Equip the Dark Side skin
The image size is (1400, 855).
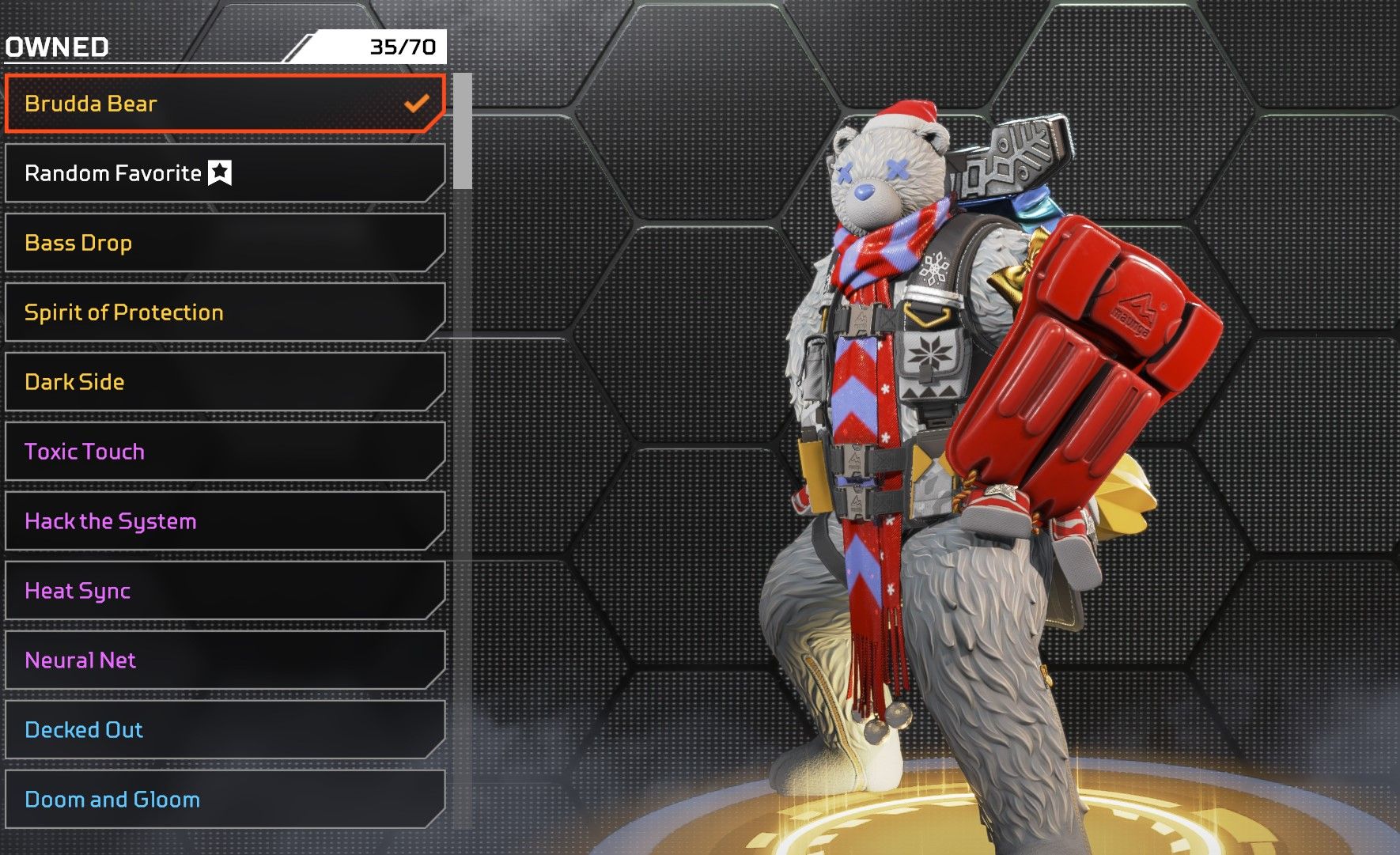point(225,382)
